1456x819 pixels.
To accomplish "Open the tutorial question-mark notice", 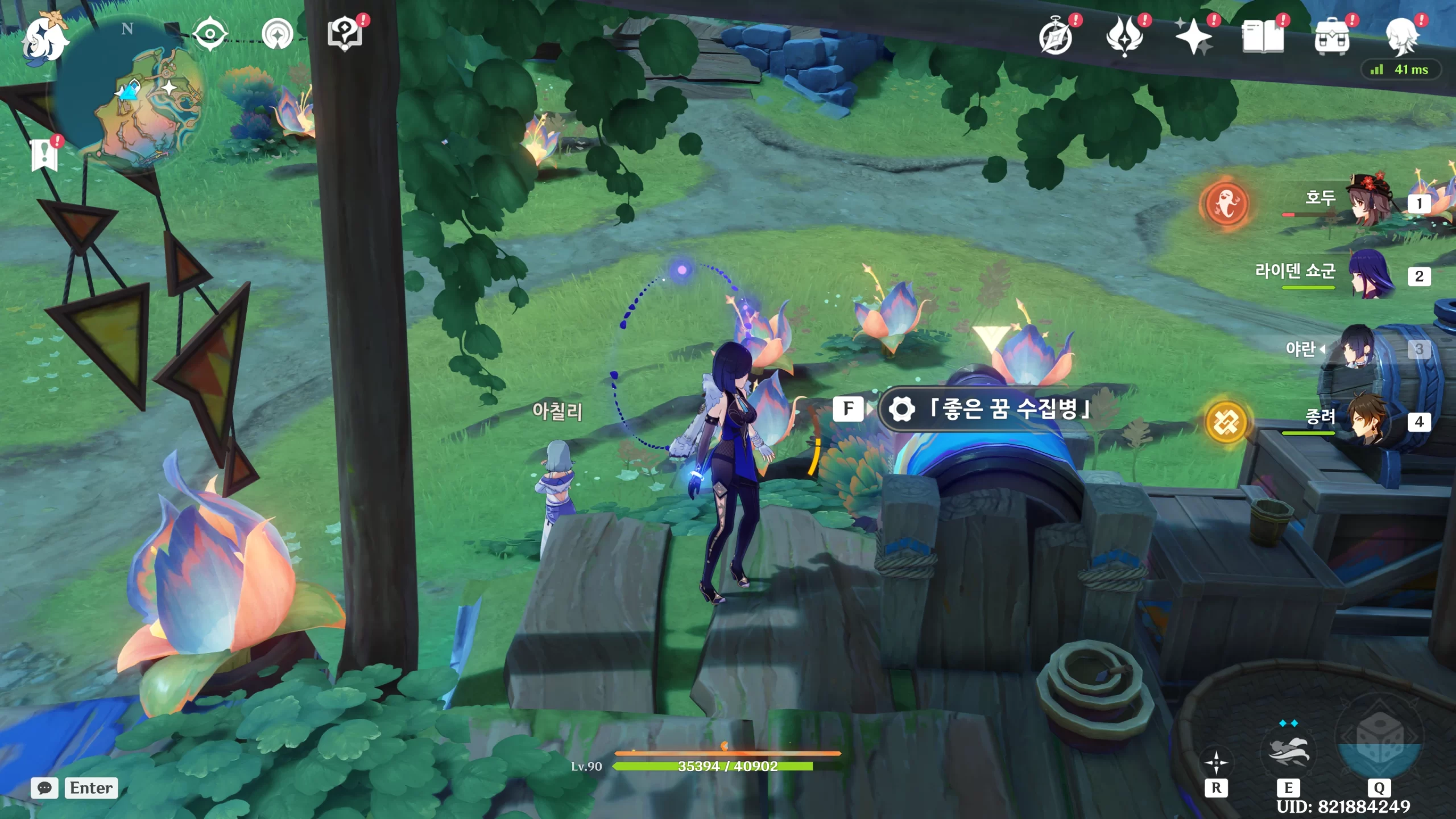I will click(345, 34).
